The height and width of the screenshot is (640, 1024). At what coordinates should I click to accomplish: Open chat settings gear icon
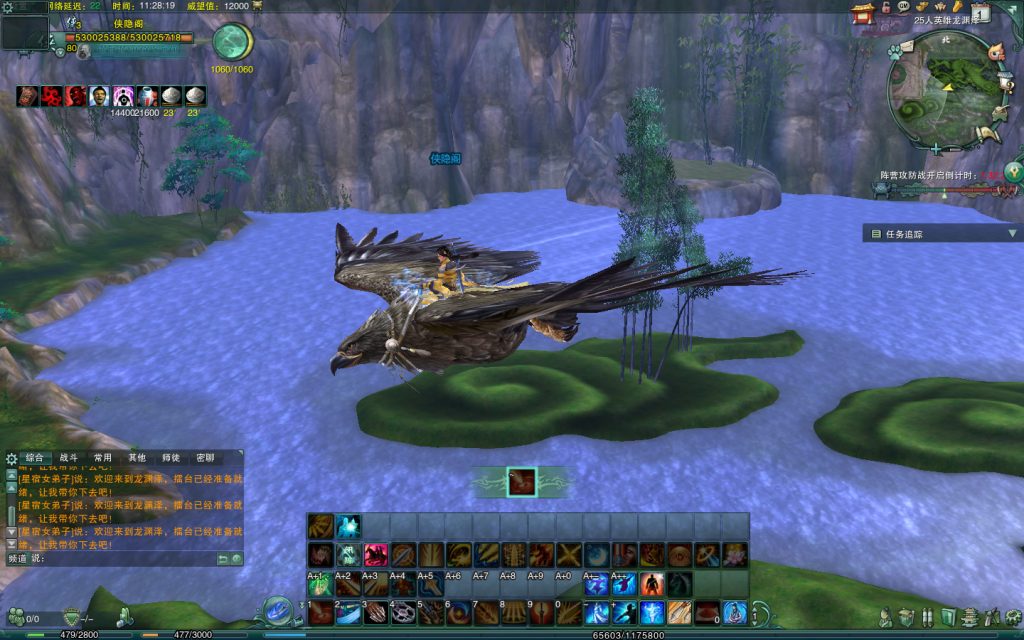(x=11, y=458)
